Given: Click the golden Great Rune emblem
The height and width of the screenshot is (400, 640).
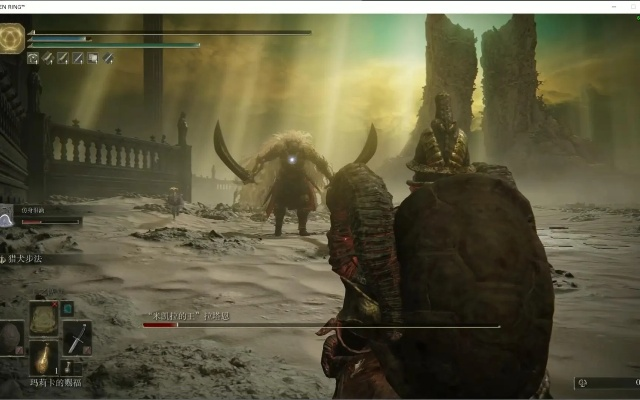Looking at the screenshot, I should [13, 38].
